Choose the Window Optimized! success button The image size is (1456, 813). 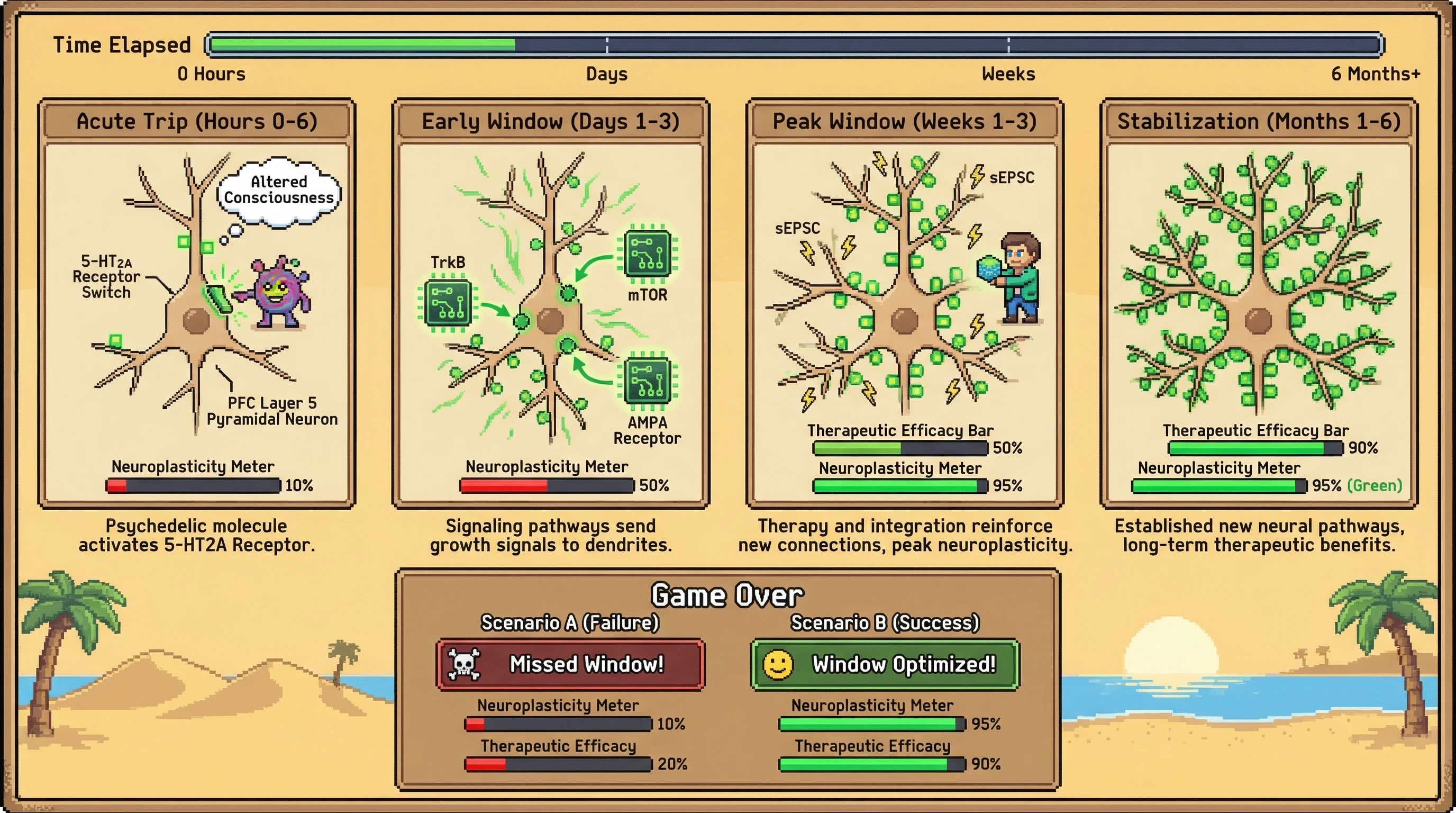(x=885, y=664)
